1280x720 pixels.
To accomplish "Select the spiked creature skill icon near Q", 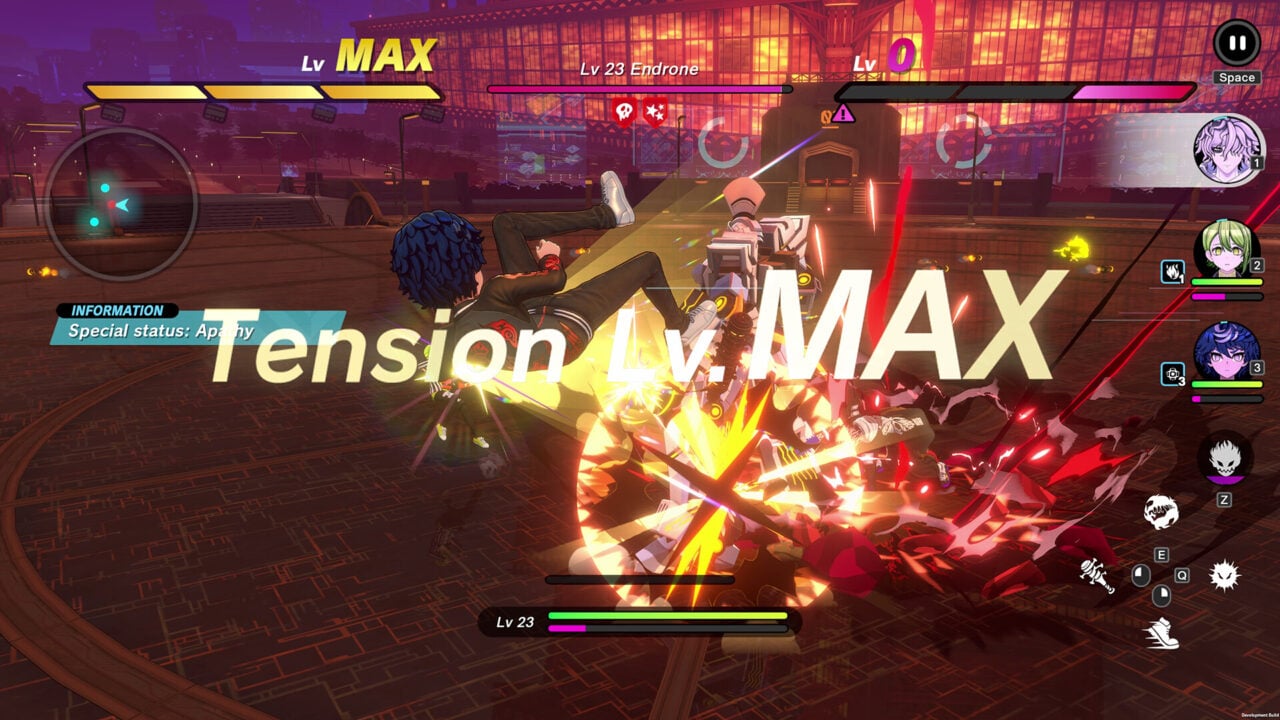I will coord(1225,576).
